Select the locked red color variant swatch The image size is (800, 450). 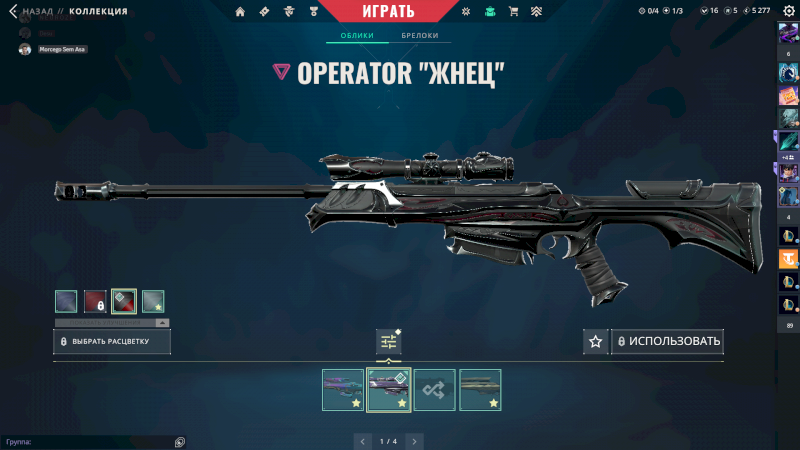point(95,301)
